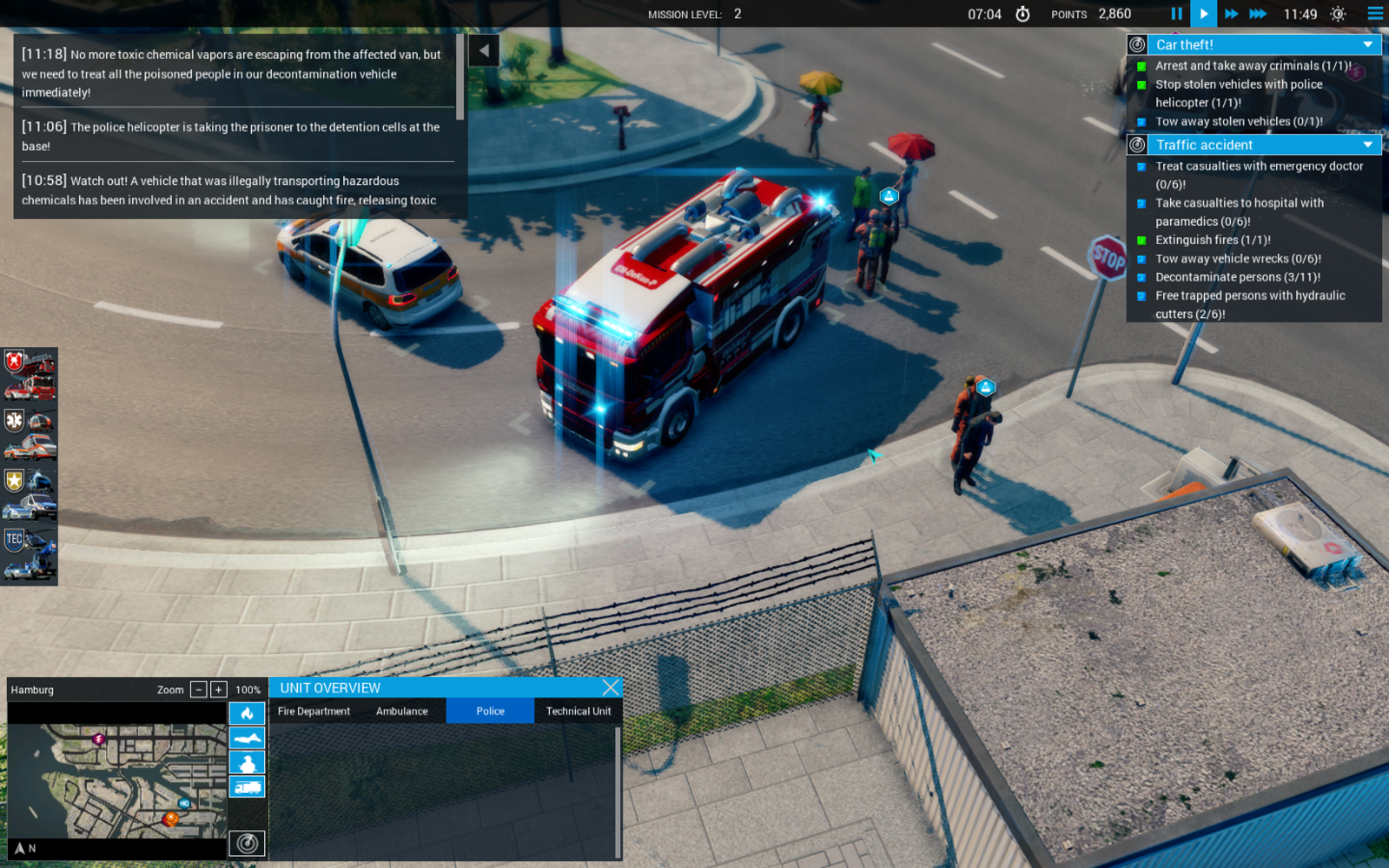Image resolution: width=1389 pixels, height=868 pixels.
Task: Pause the game simulation
Action: click(1177, 14)
